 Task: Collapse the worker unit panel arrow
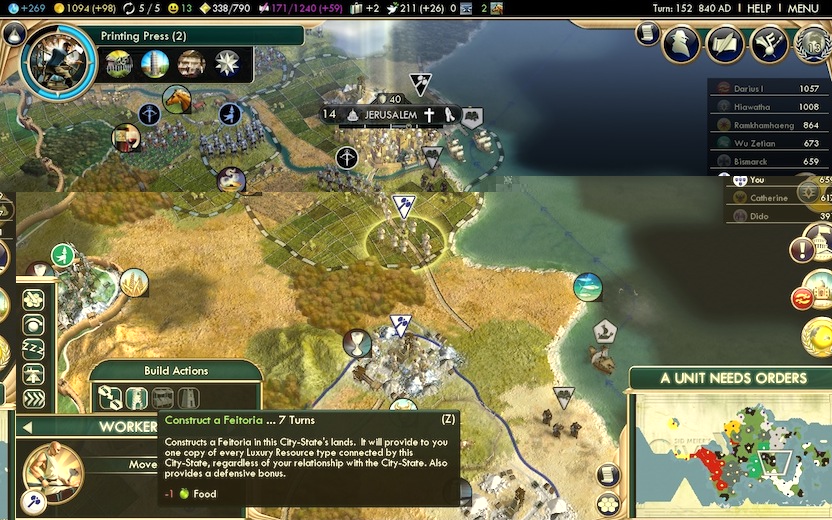click(26, 427)
